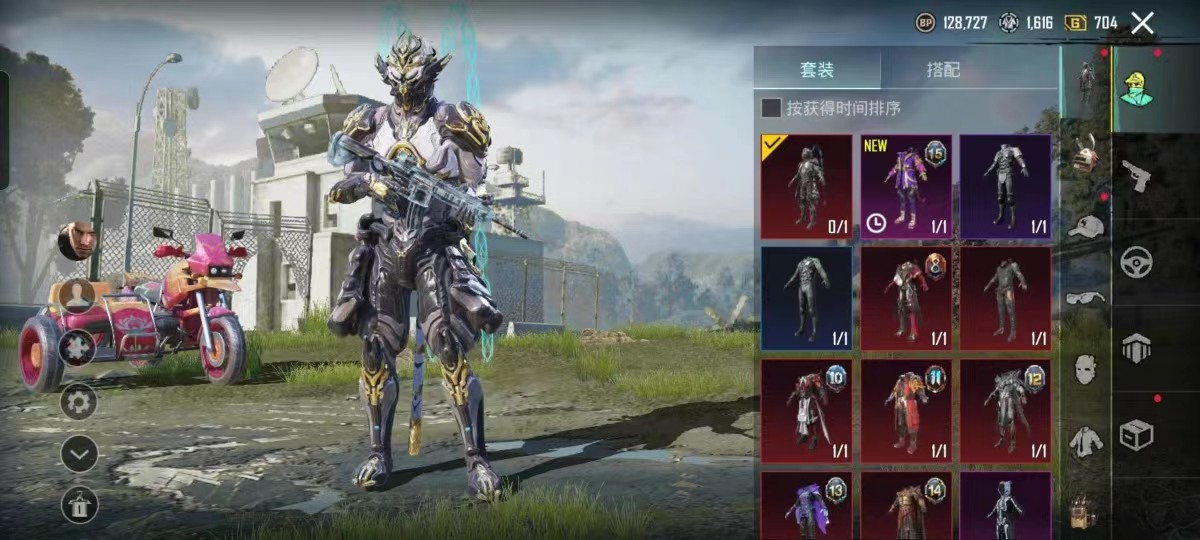Pick the level 11 red outfit

click(906, 411)
